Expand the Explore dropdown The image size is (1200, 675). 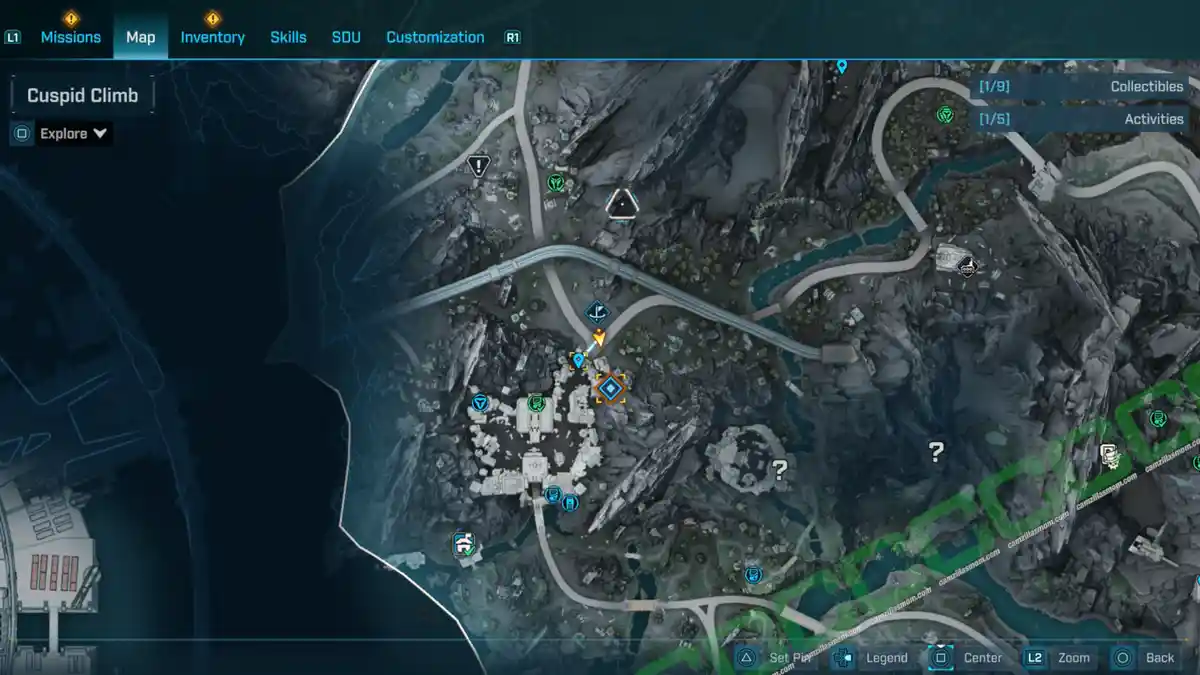(73, 133)
